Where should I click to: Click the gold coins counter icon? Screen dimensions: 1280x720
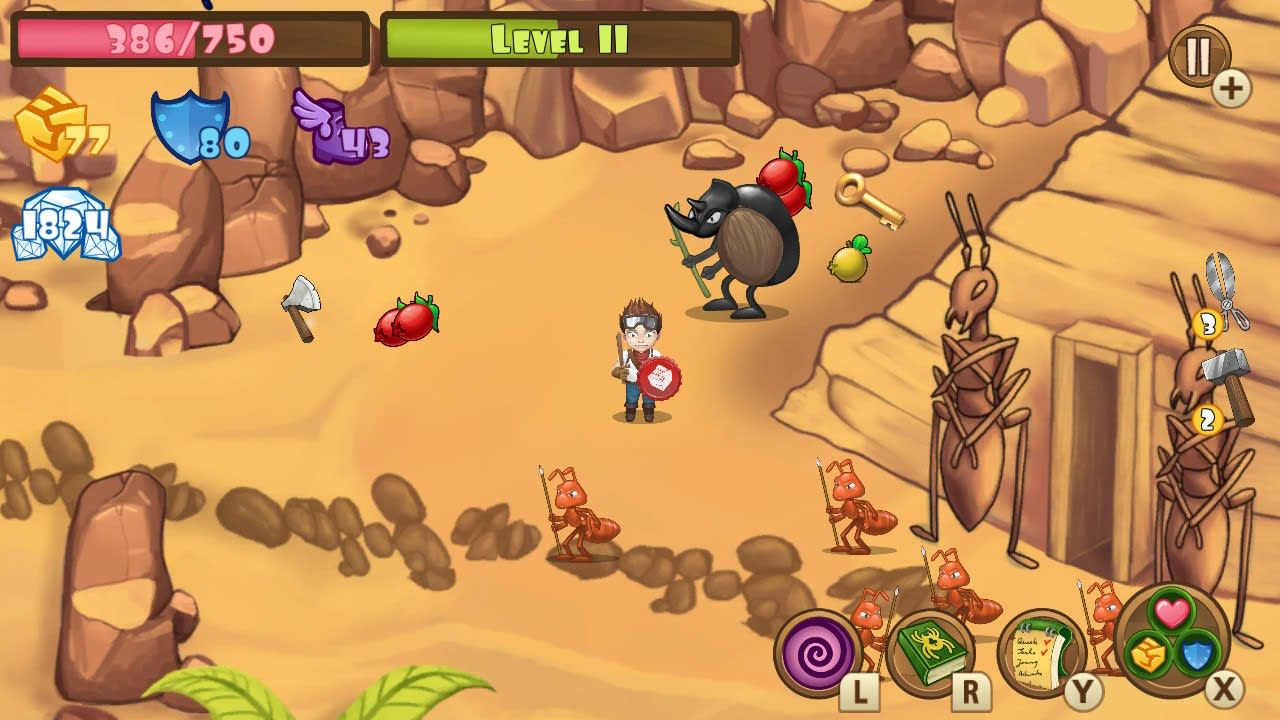click(x=45, y=125)
